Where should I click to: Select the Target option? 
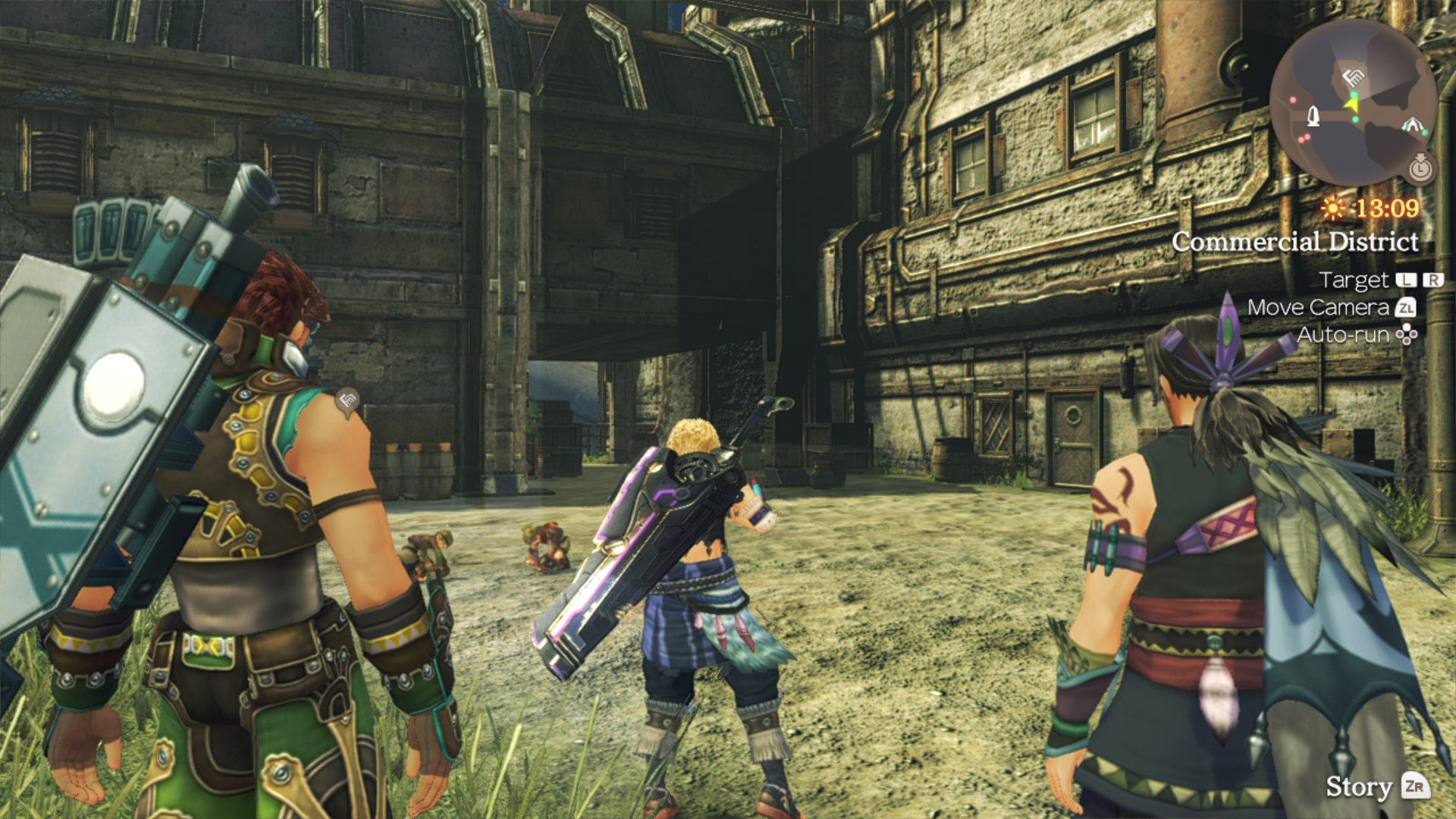pos(1354,280)
